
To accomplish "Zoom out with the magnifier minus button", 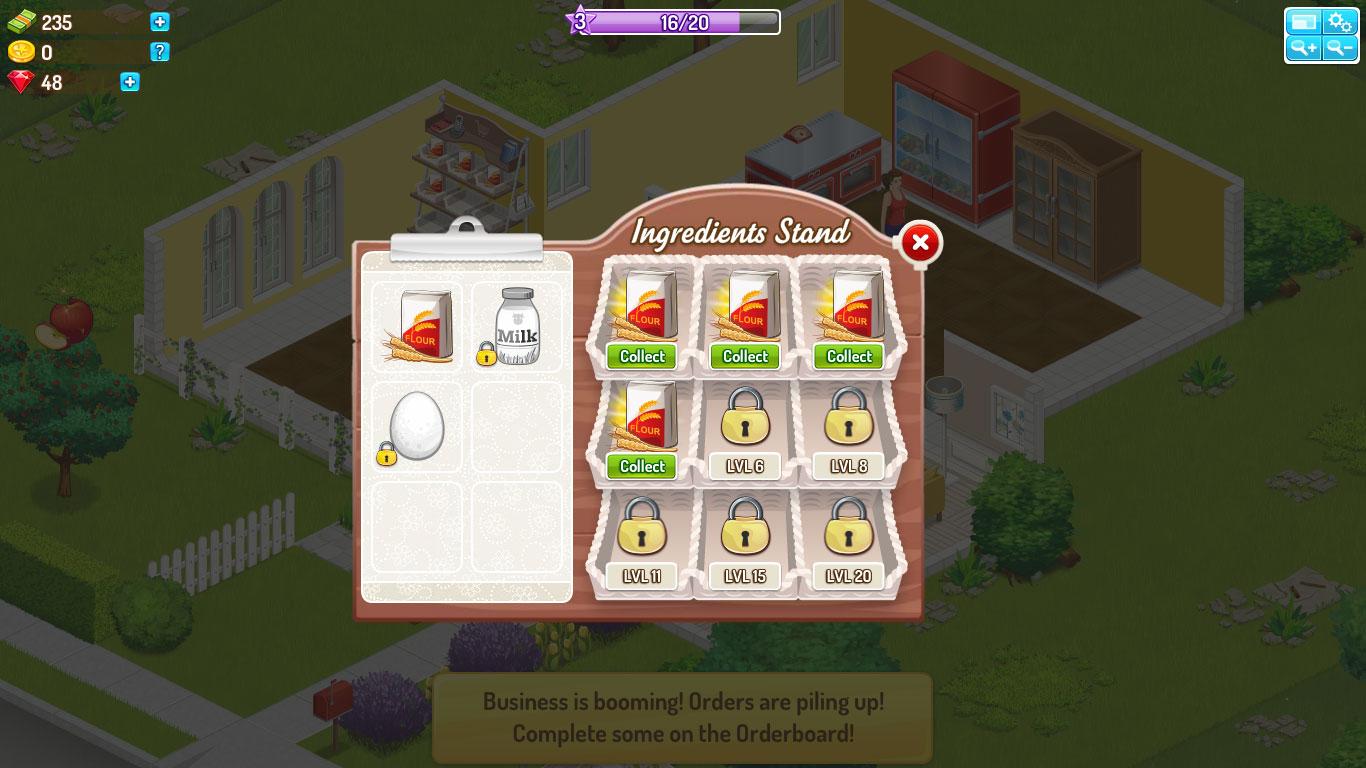I will [x=1339, y=48].
